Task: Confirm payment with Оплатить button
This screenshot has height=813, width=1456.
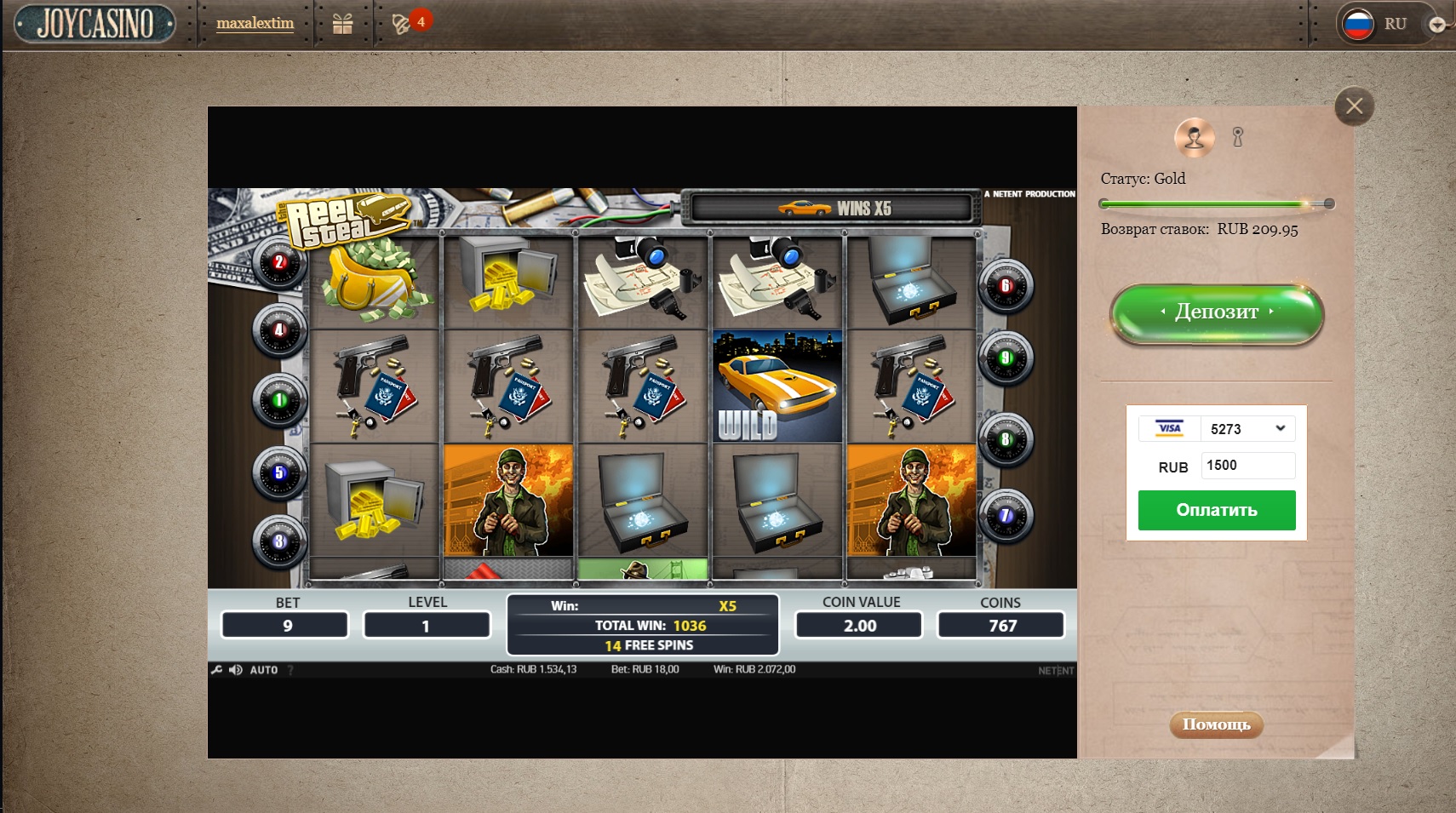Action: point(1216,510)
